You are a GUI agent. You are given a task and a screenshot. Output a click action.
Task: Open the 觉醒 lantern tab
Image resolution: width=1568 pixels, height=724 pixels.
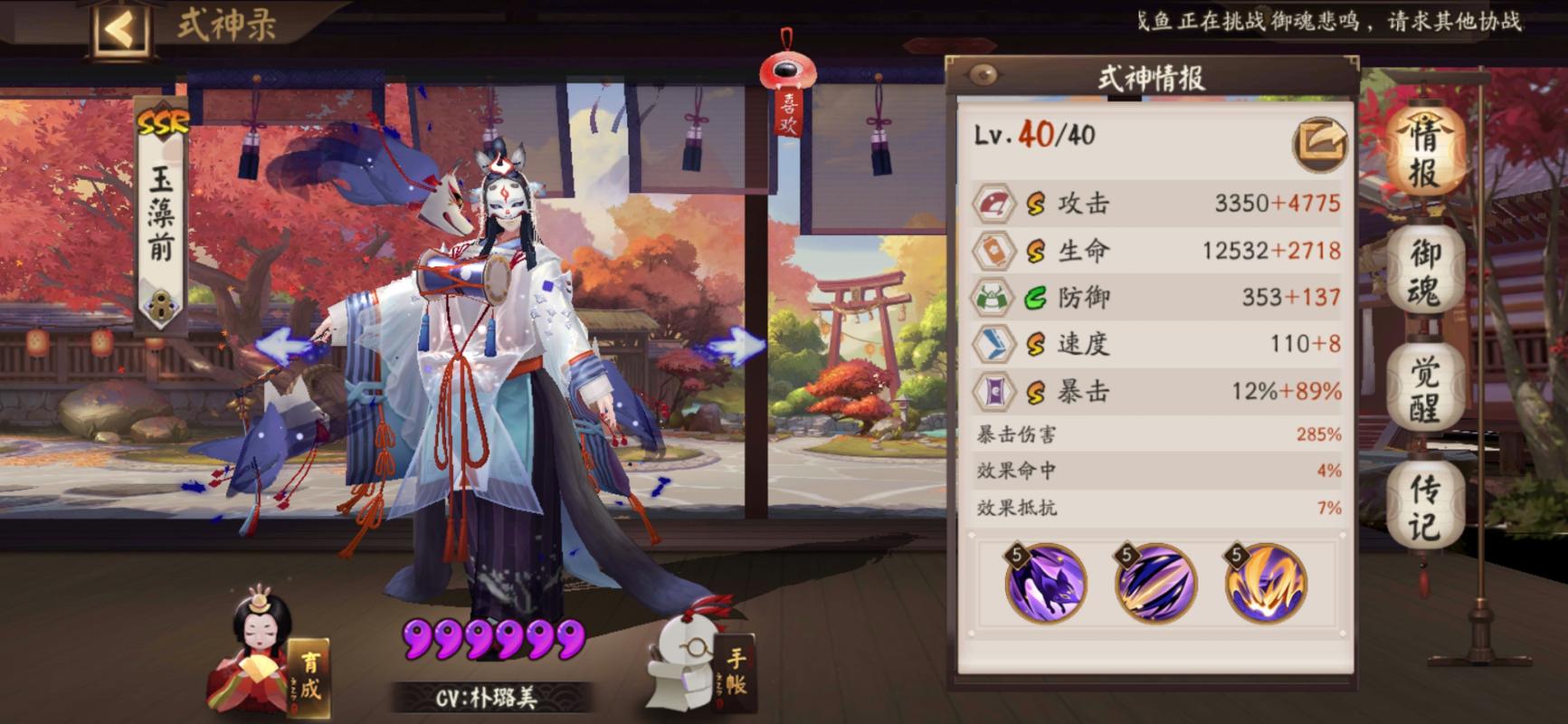1423,389
